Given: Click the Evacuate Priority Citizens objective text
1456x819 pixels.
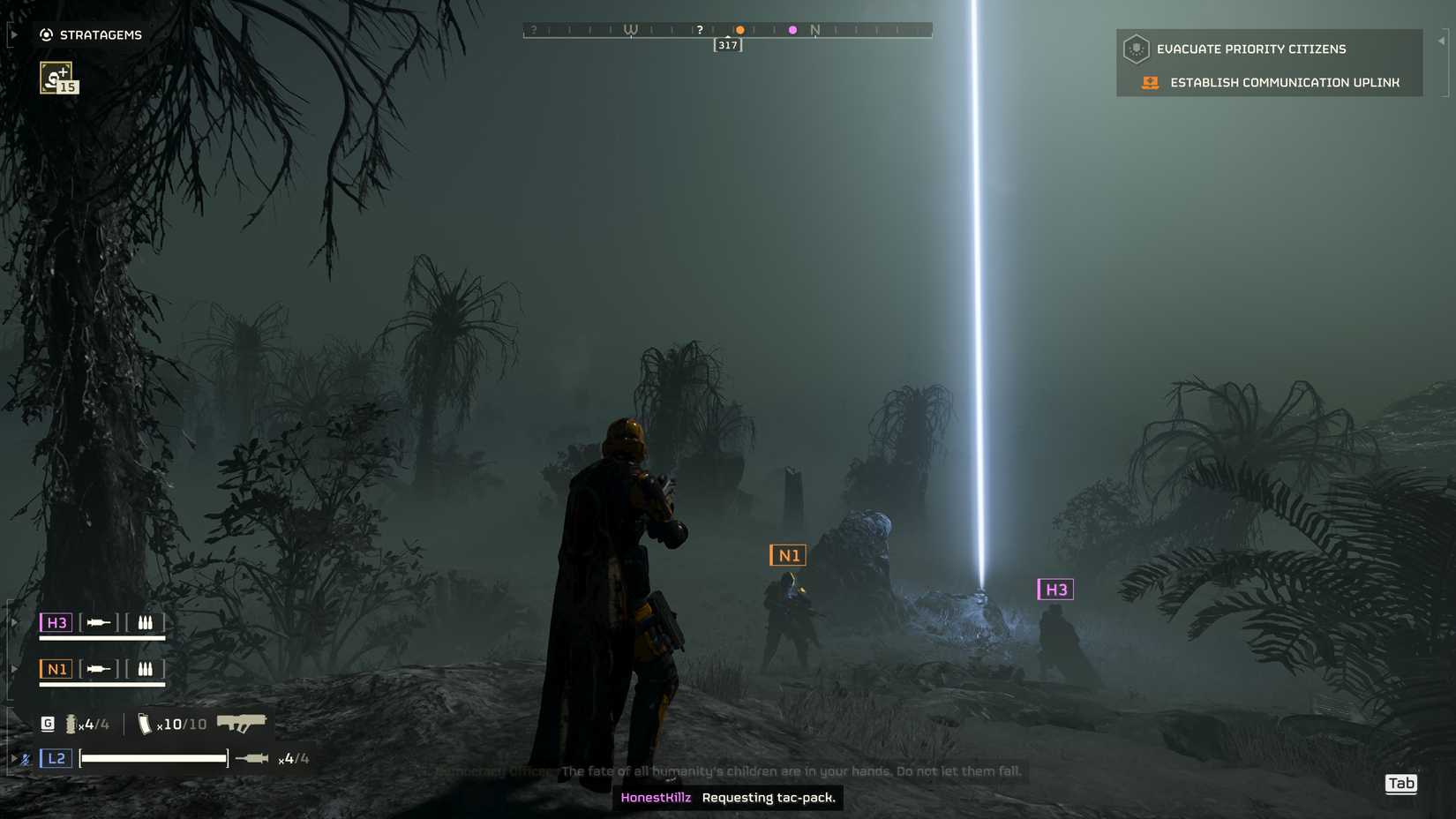Looking at the screenshot, I should point(1251,49).
